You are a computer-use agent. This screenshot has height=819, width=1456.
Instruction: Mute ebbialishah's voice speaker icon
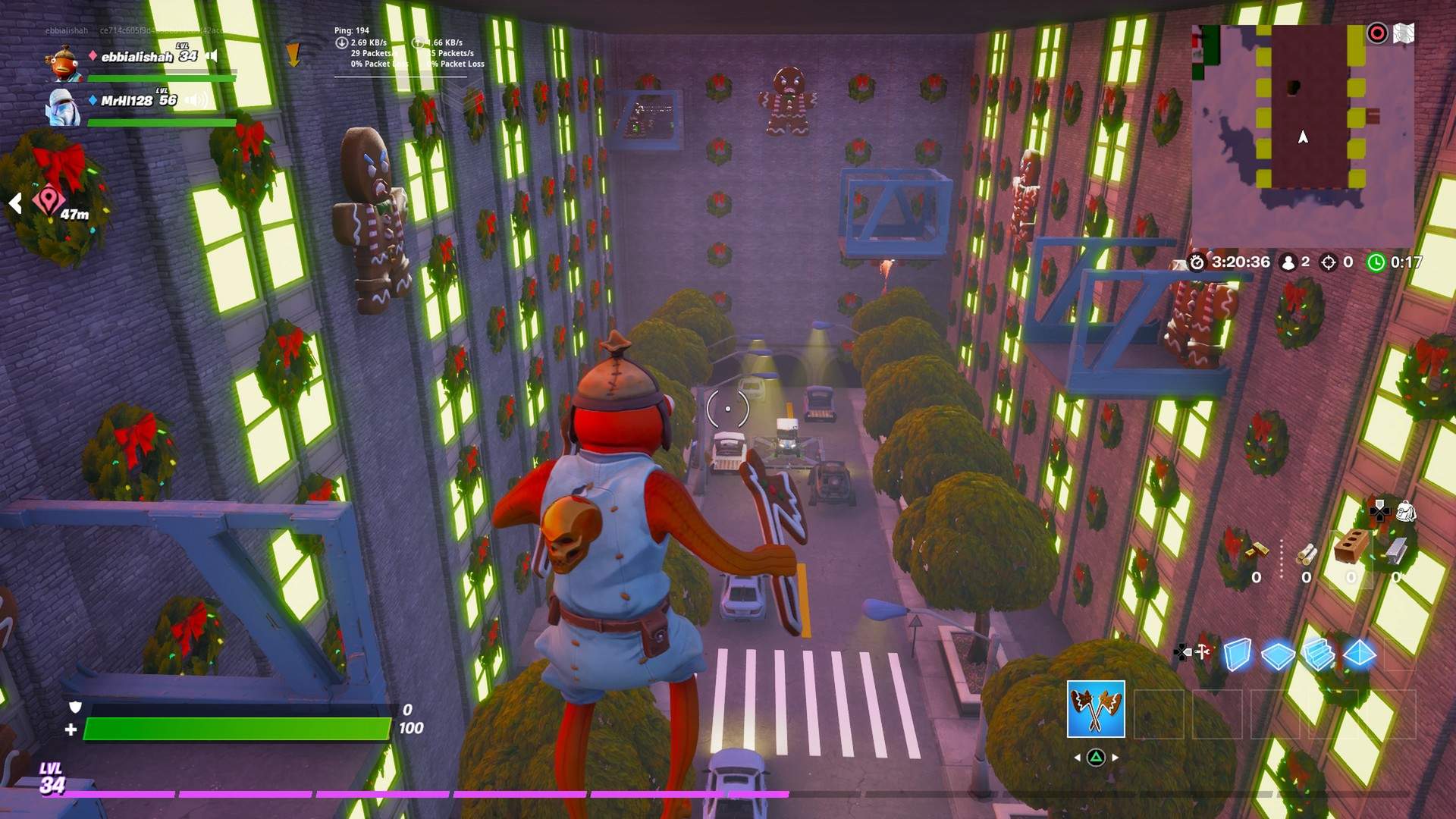(x=210, y=55)
